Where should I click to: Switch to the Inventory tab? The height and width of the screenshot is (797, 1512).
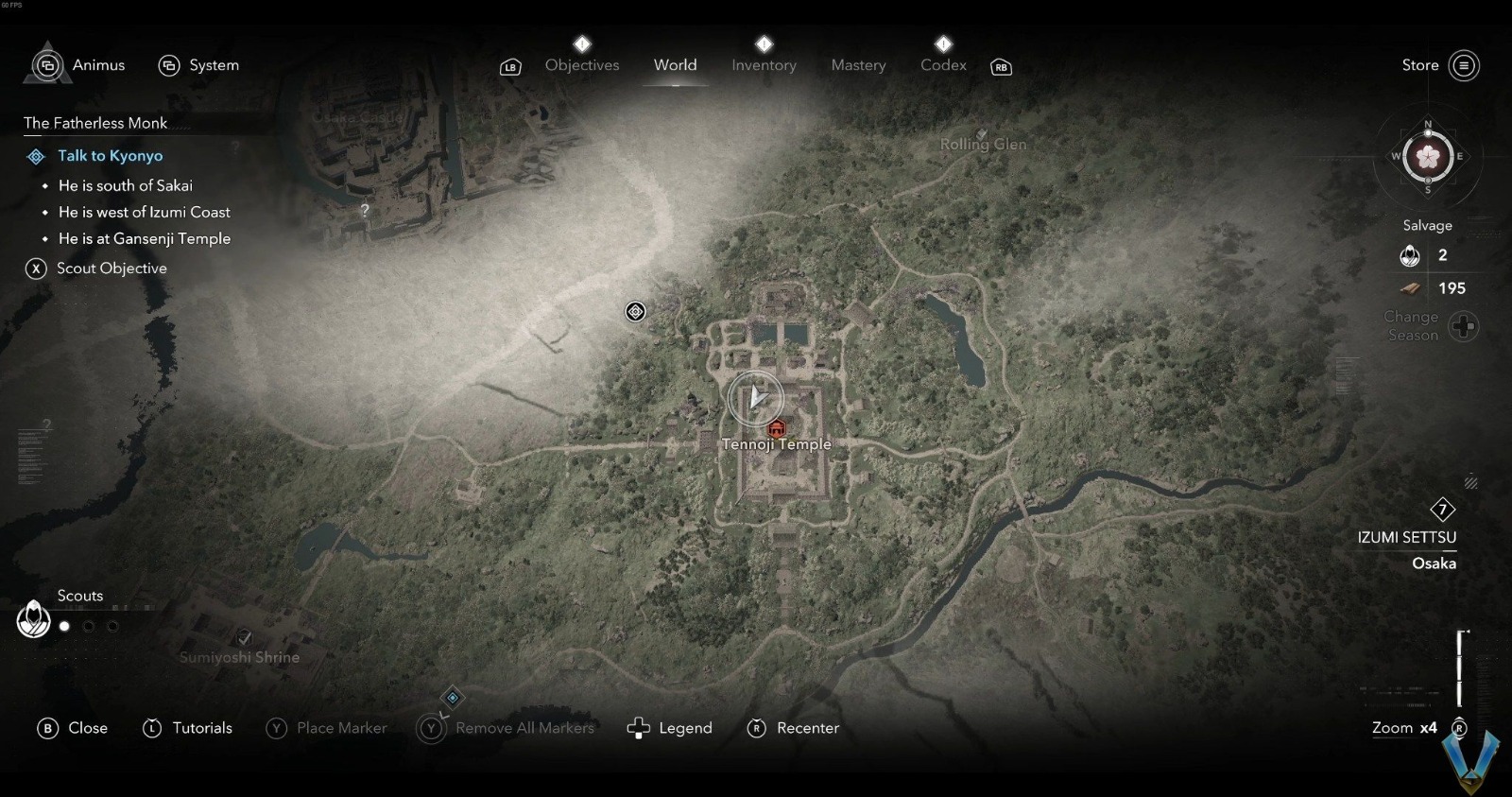pos(764,65)
